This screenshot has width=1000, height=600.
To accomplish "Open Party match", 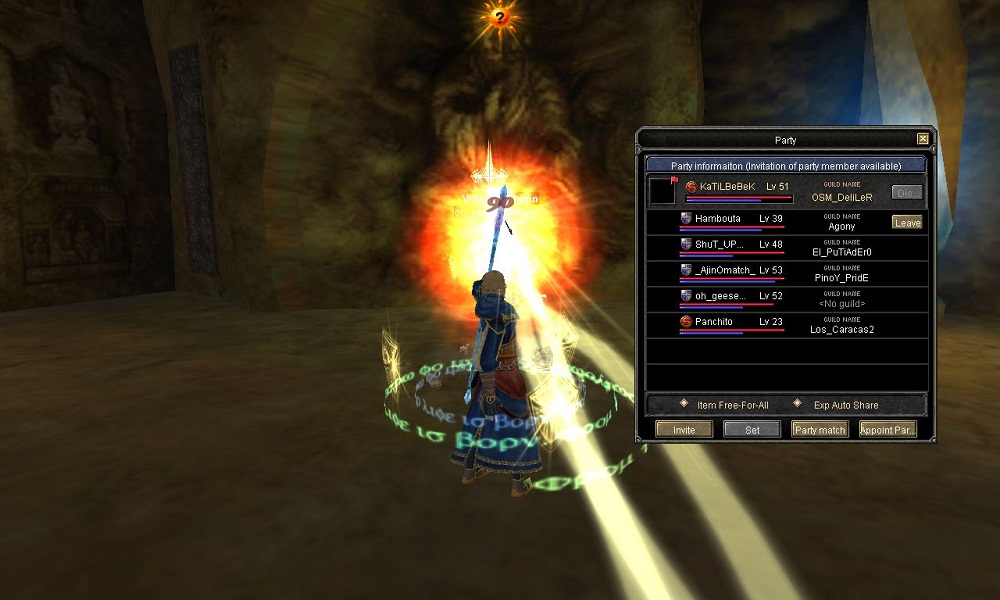I will pos(820,430).
